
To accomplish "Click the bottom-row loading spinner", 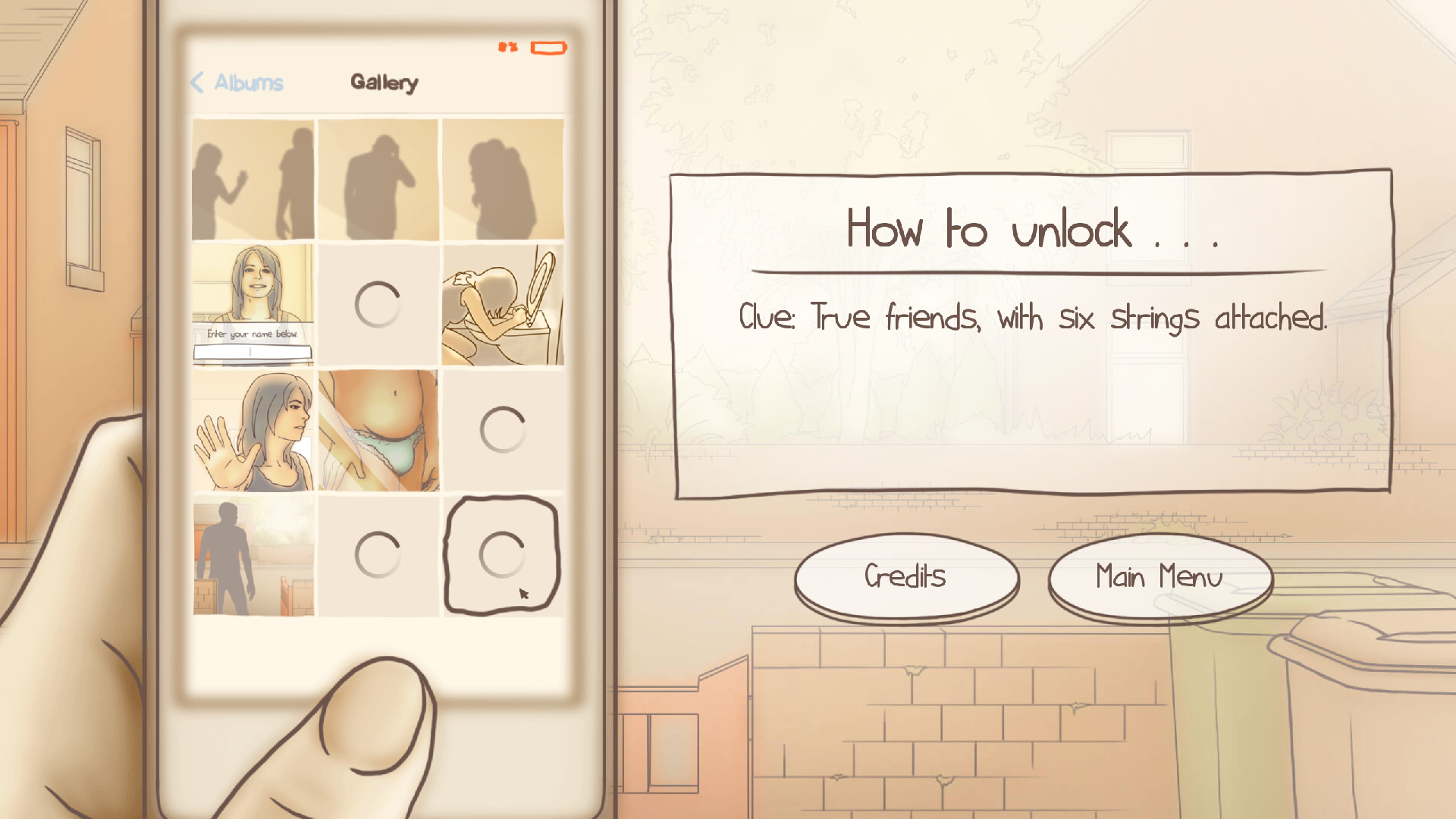I will [x=379, y=554].
